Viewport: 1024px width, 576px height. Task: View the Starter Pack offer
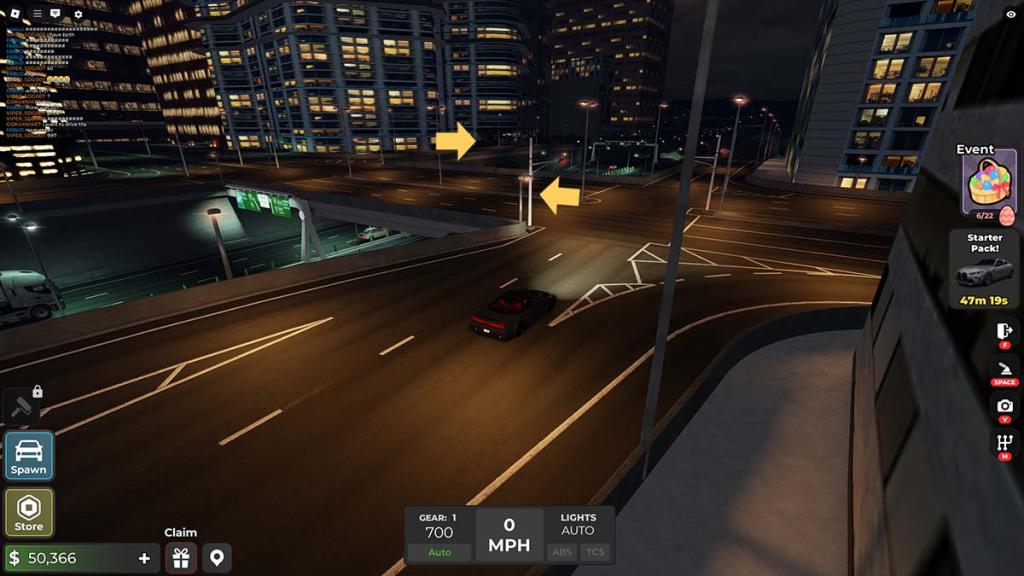[x=984, y=270]
